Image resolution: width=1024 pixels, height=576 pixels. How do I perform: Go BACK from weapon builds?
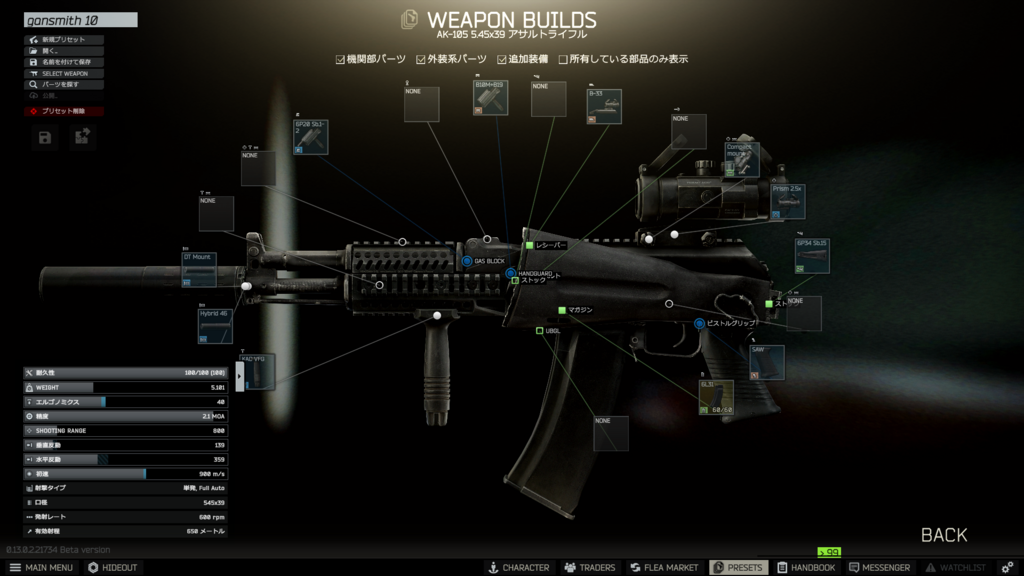[x=943, y=535]
